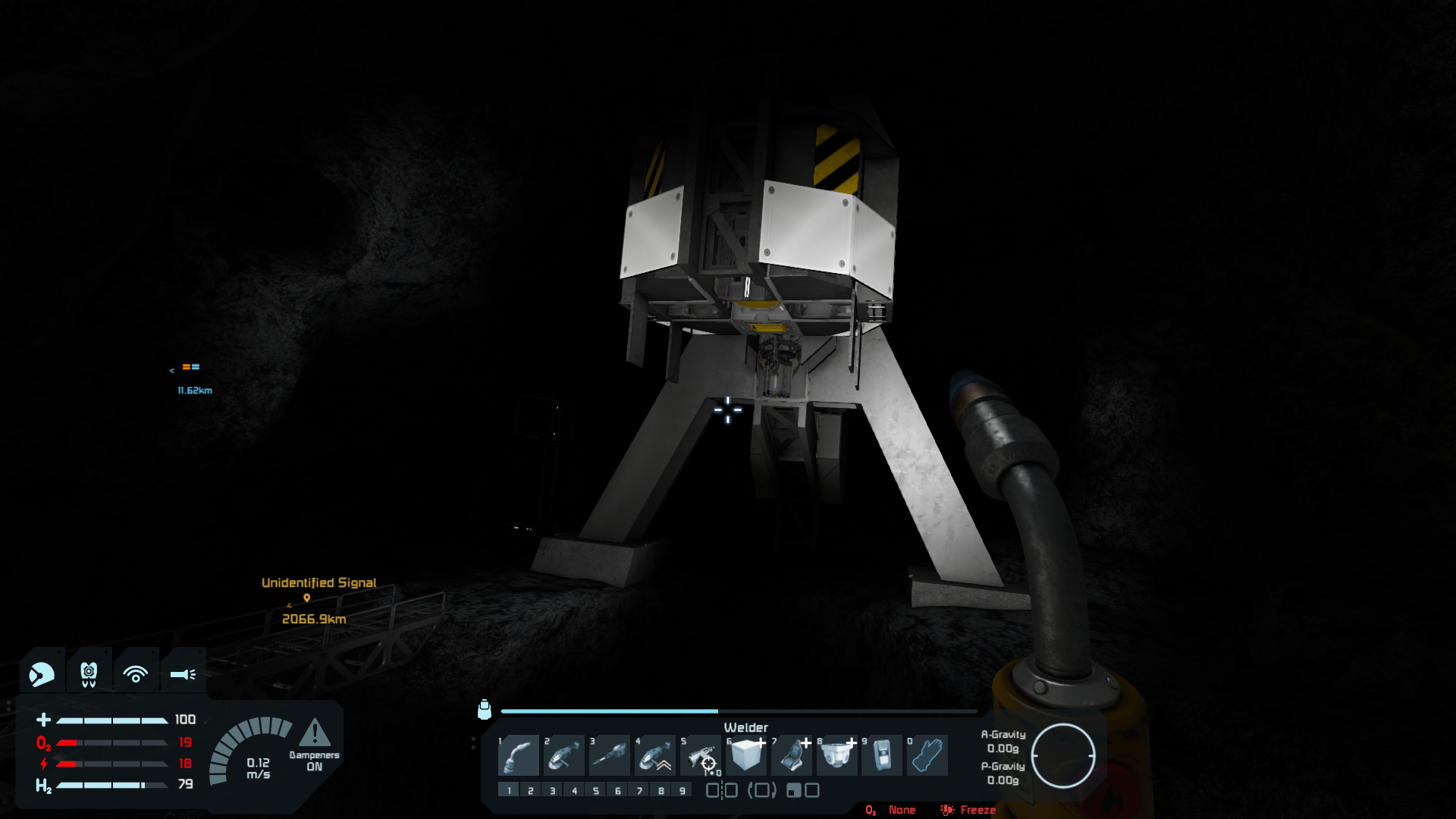
Task: Toggle the broadcasting antenna signal icon
Action: pyautogui.click(x=136, y=673)
